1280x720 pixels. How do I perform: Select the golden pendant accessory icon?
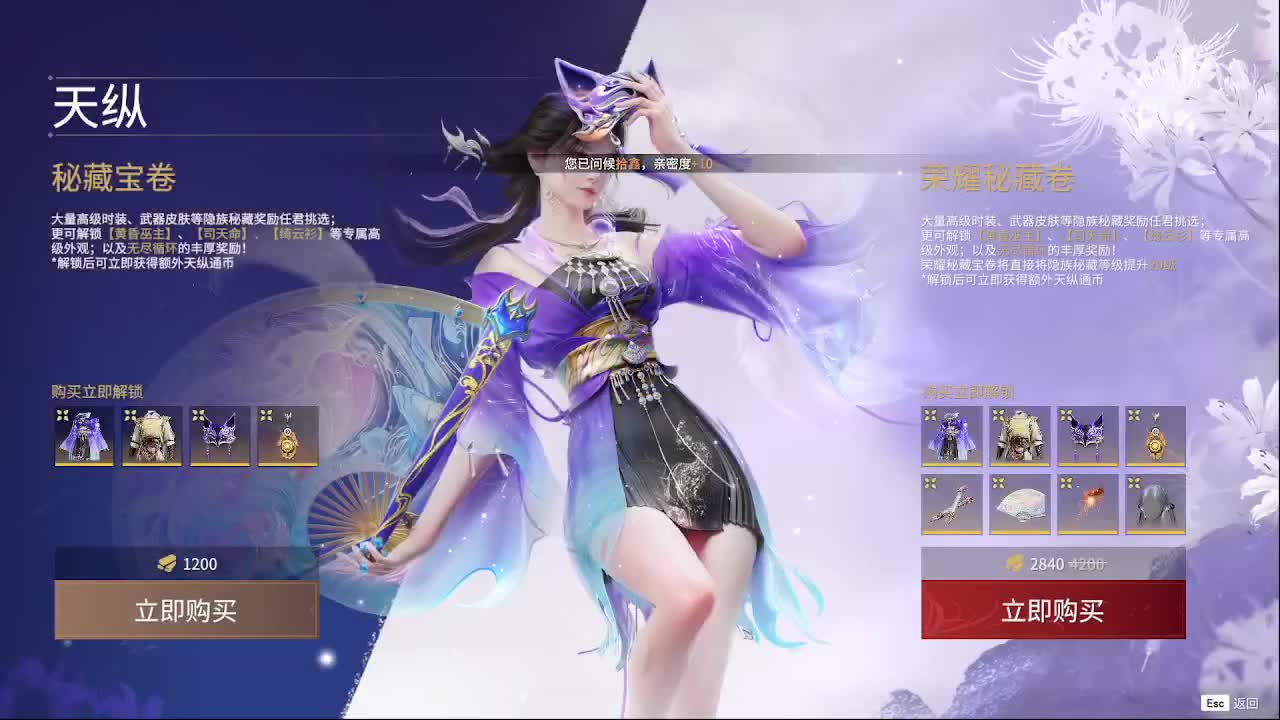click(289, 437)
